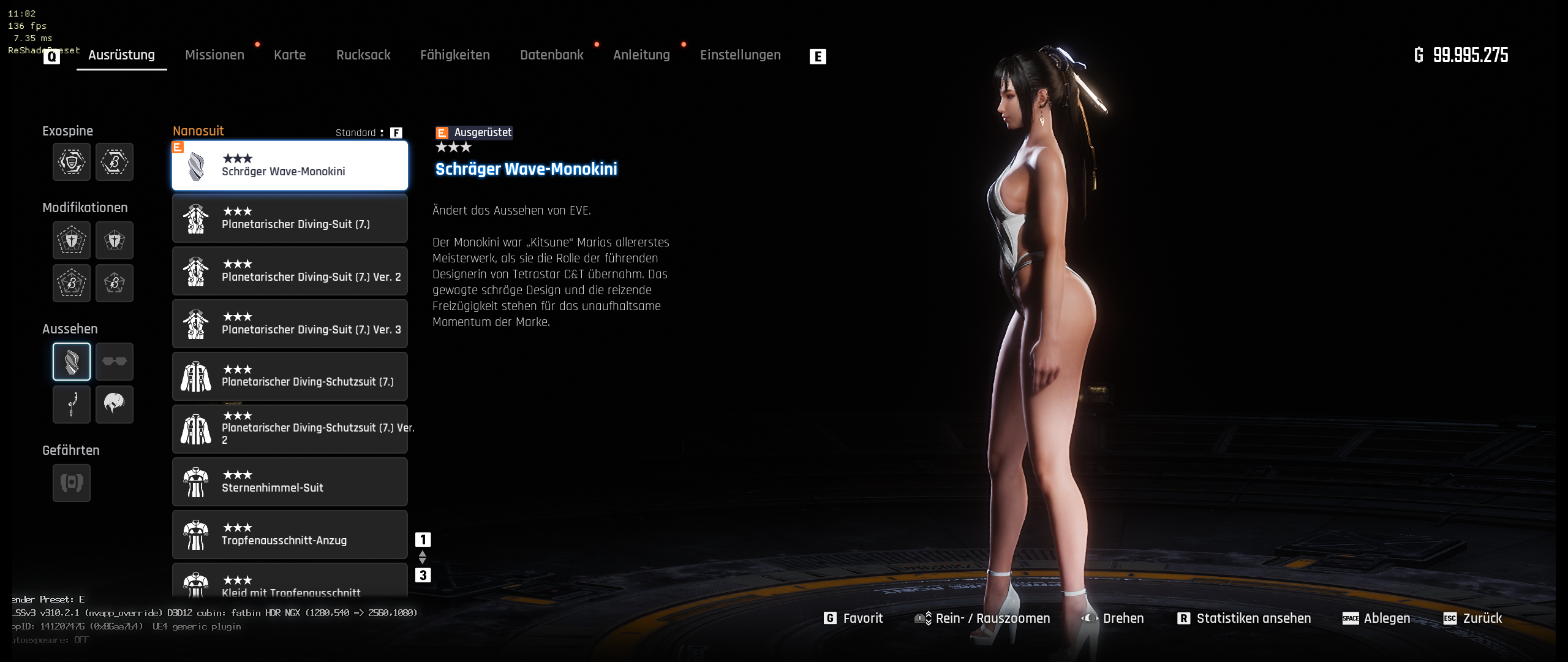Select the earring appearance slot
Viewport: 1568px width, 662px height.
[72, 405]
